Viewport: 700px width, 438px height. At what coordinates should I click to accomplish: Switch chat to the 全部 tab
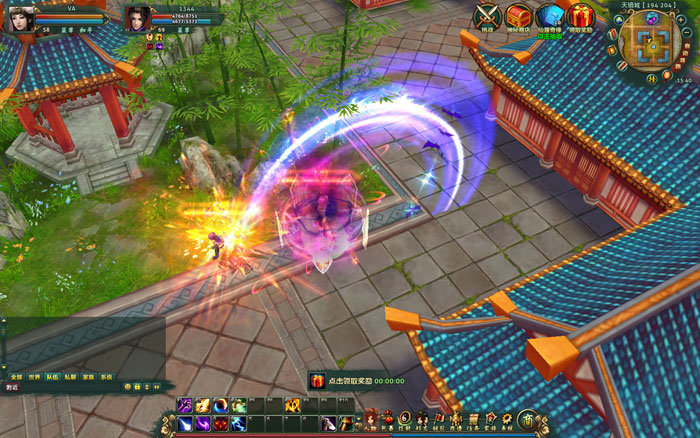[x=14, y=376]
